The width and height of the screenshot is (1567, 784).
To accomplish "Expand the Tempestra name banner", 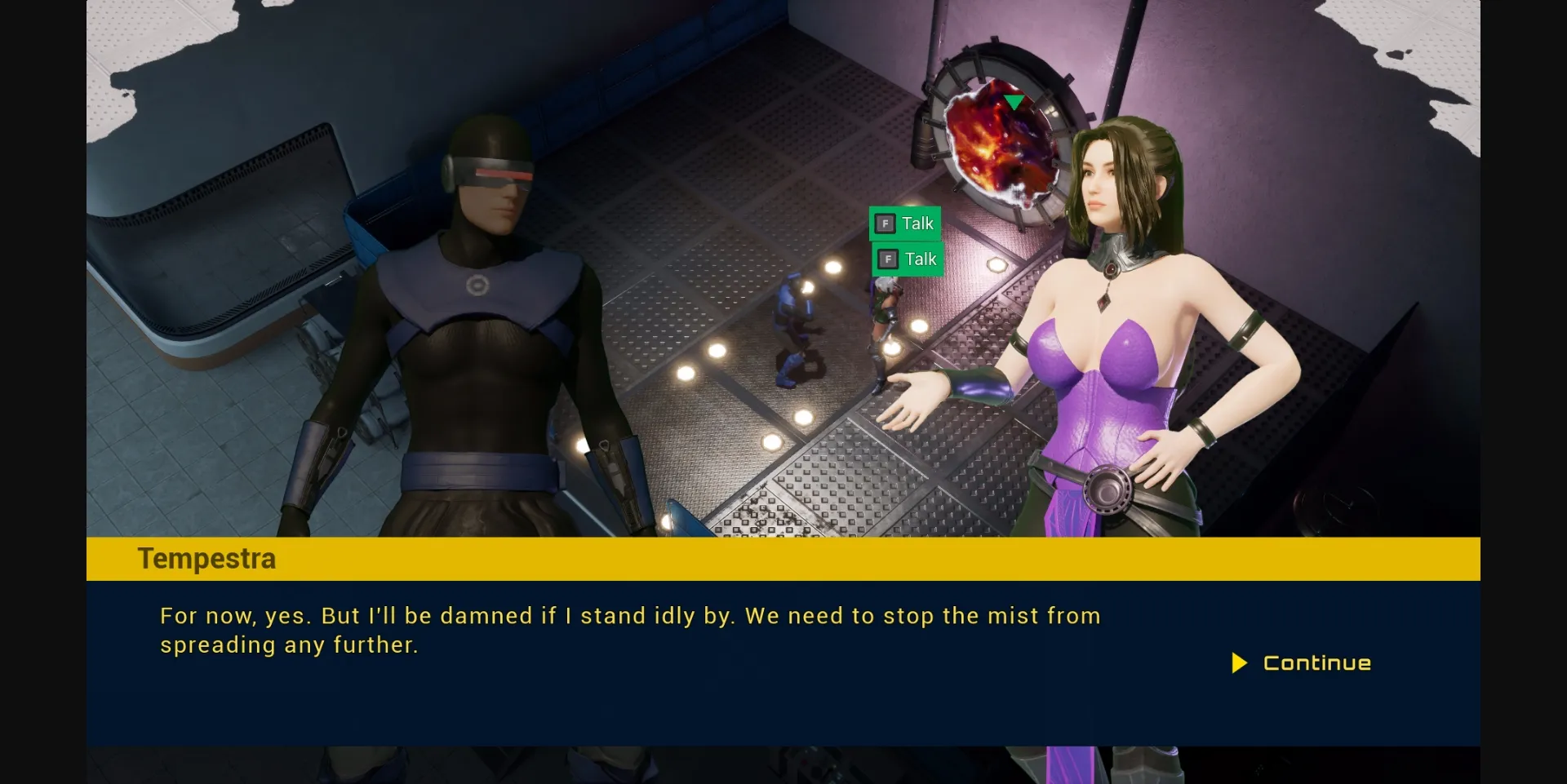I will click(783, 558).
